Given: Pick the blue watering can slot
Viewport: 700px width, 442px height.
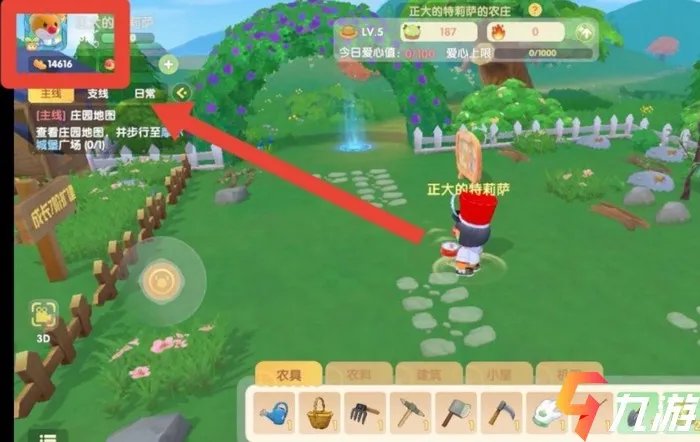Looking at the screenshot, I should [272, 411].
